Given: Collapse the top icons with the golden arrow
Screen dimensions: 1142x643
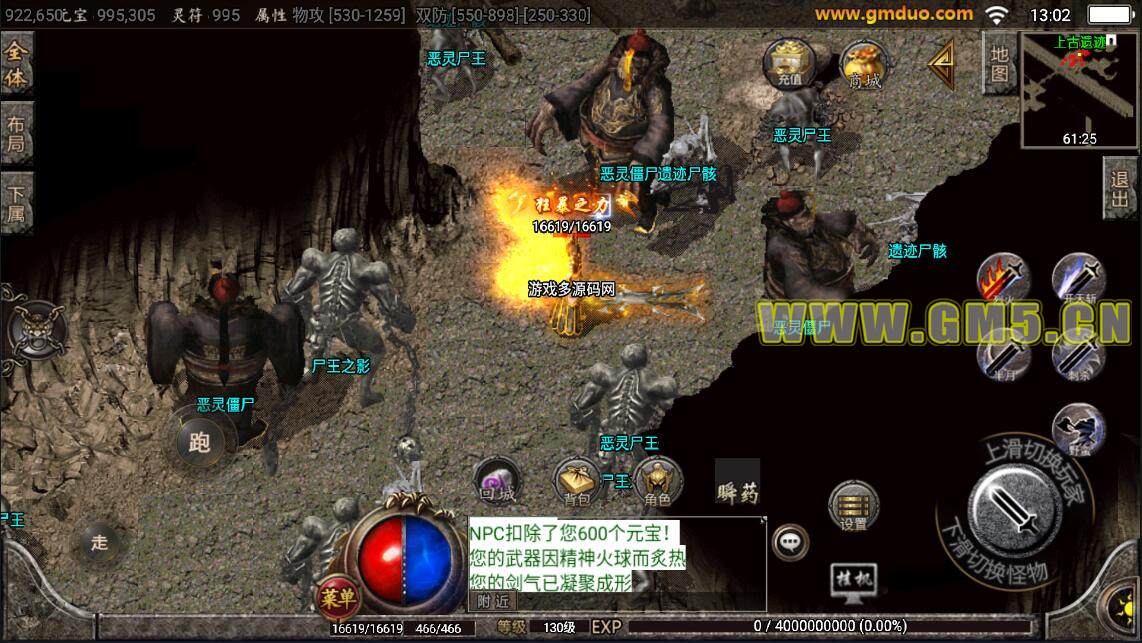Looking at the screenshot, I should (x=941, y=64).
